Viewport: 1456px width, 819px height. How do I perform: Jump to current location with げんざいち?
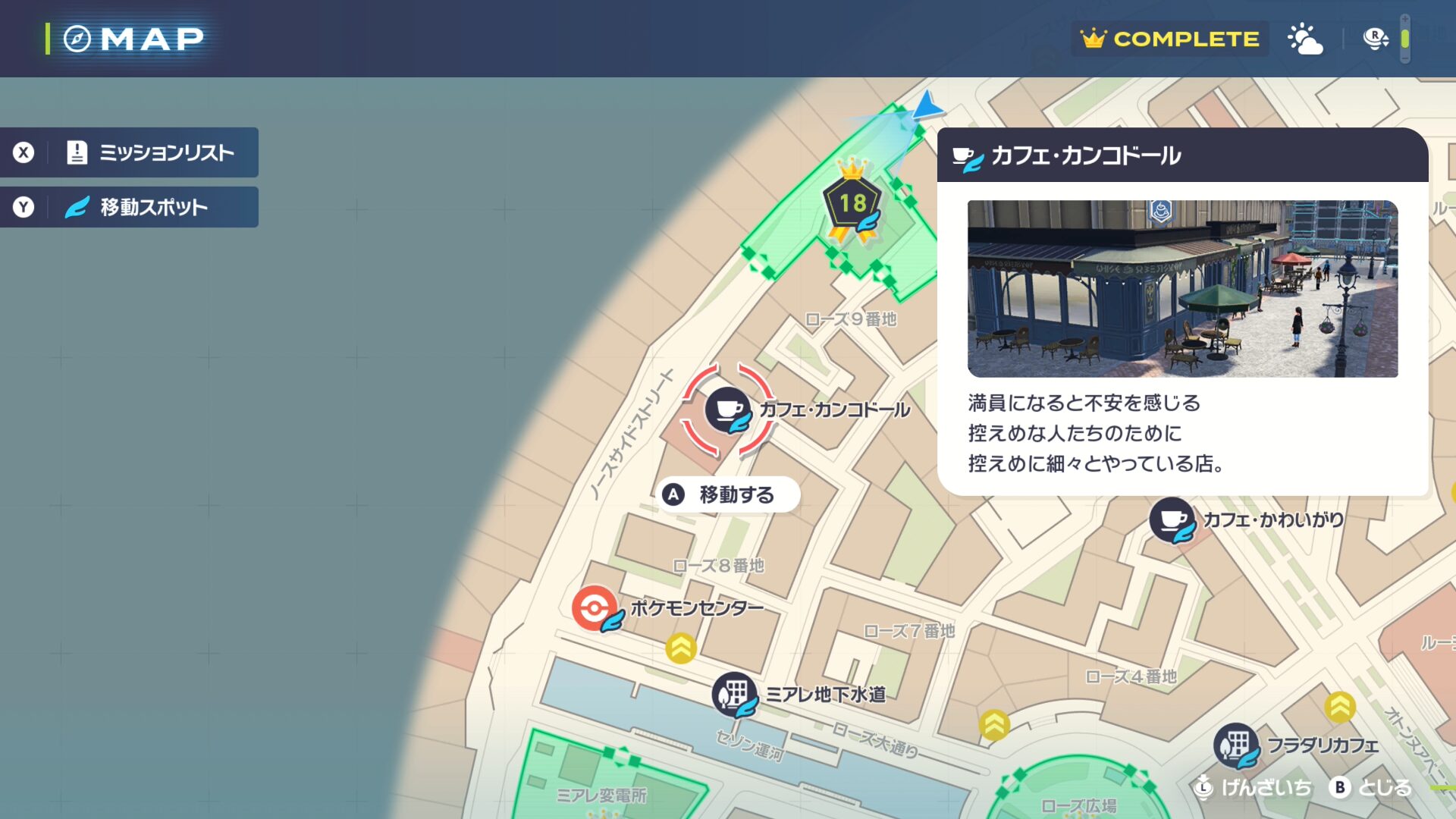coord(1253,788)
